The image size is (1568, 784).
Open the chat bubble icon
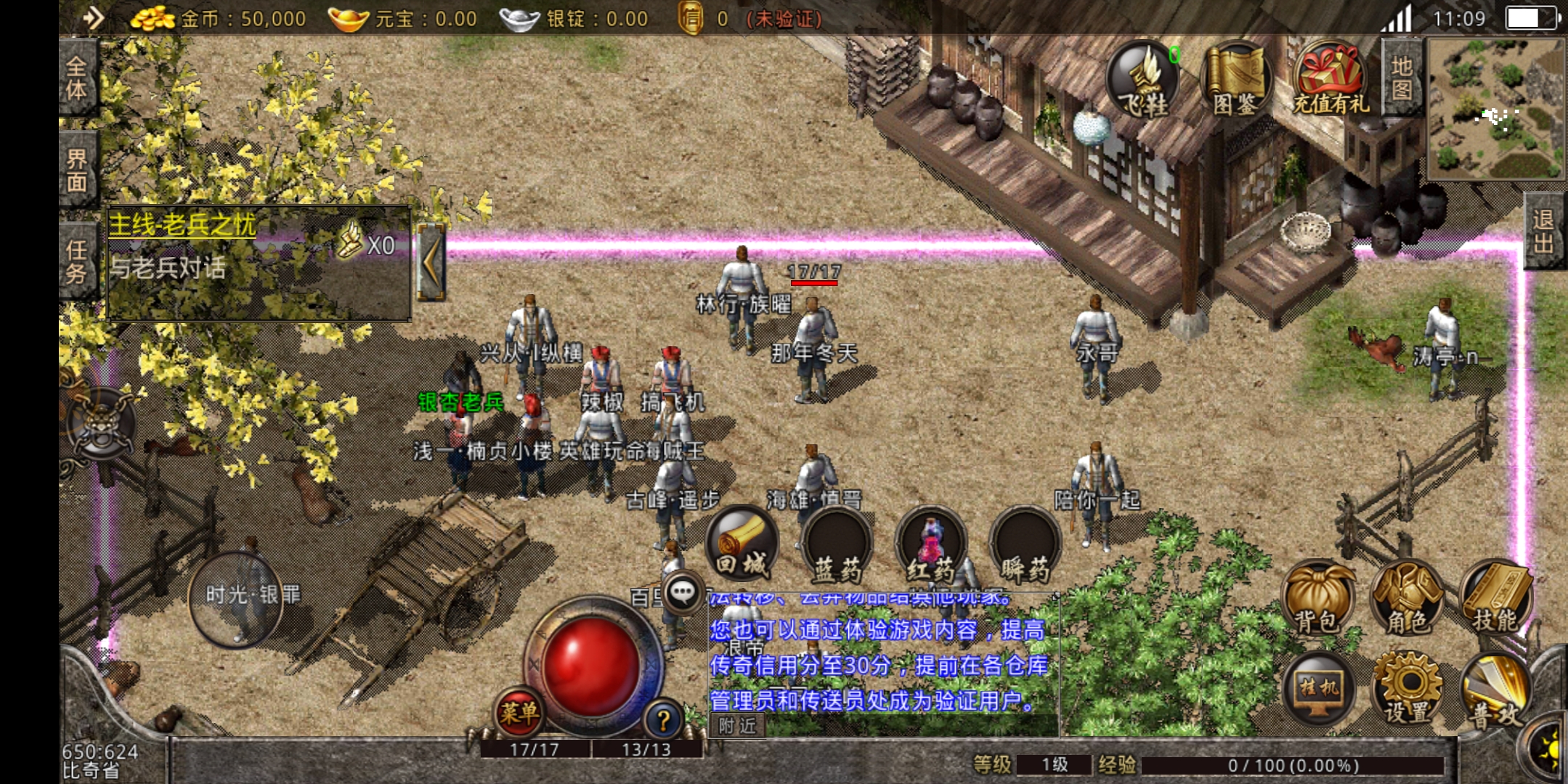[x=682, y=593]
